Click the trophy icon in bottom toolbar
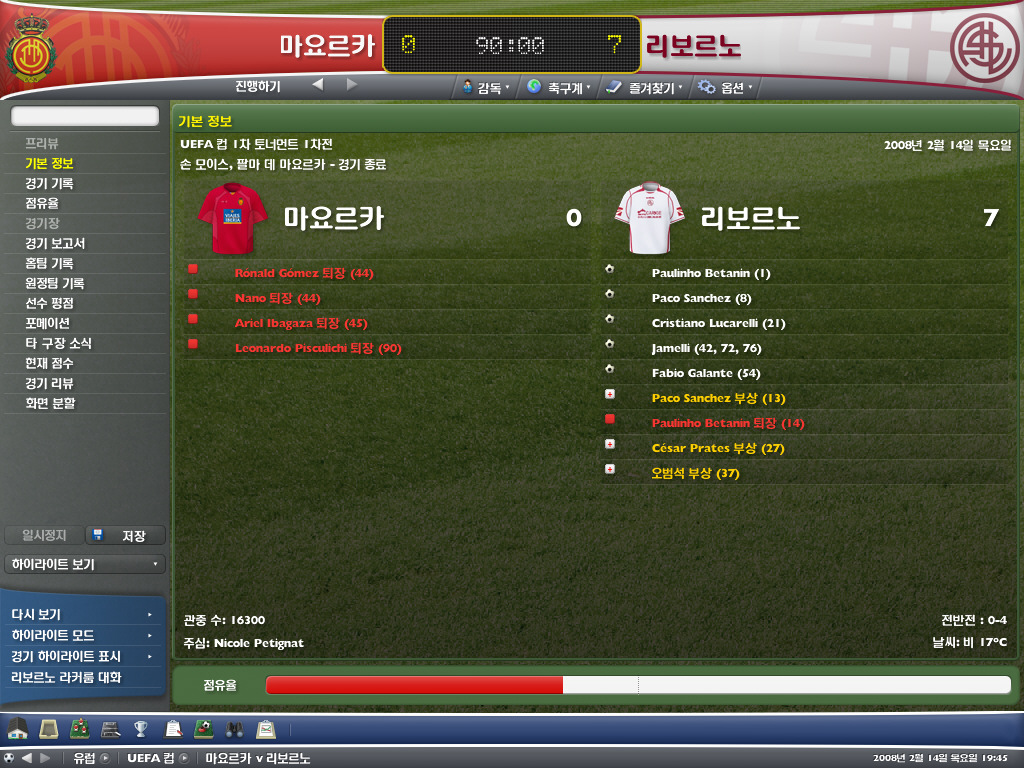 [141, 728]
